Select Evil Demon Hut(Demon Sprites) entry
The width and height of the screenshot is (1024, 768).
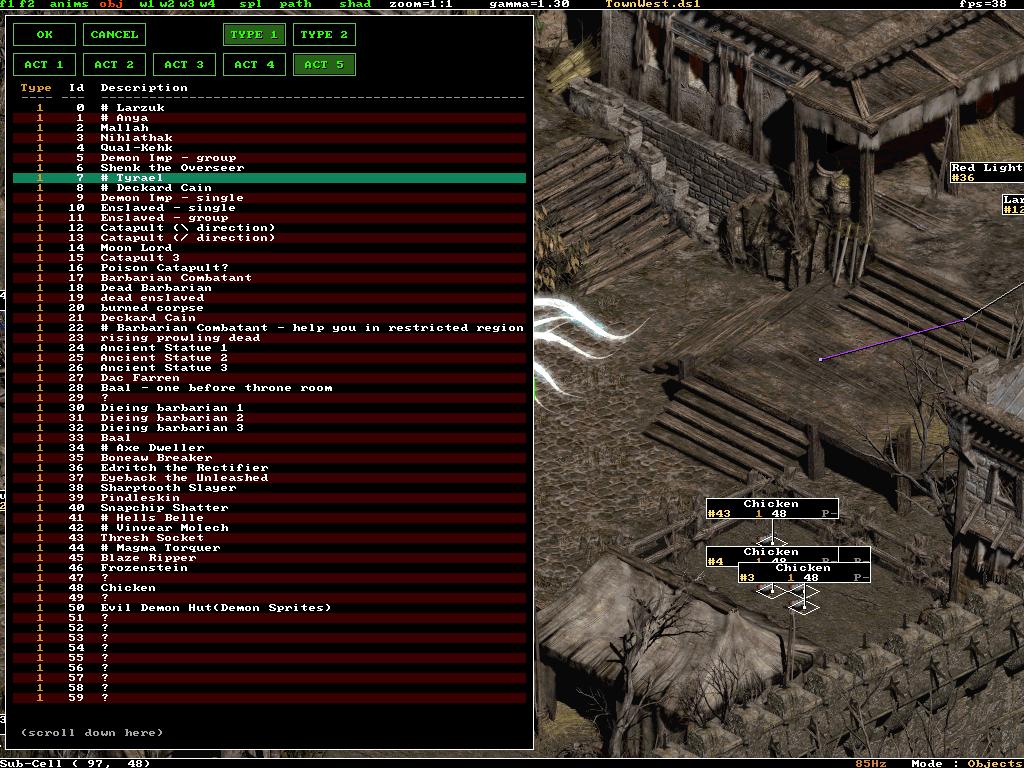[x=215, y=608]
